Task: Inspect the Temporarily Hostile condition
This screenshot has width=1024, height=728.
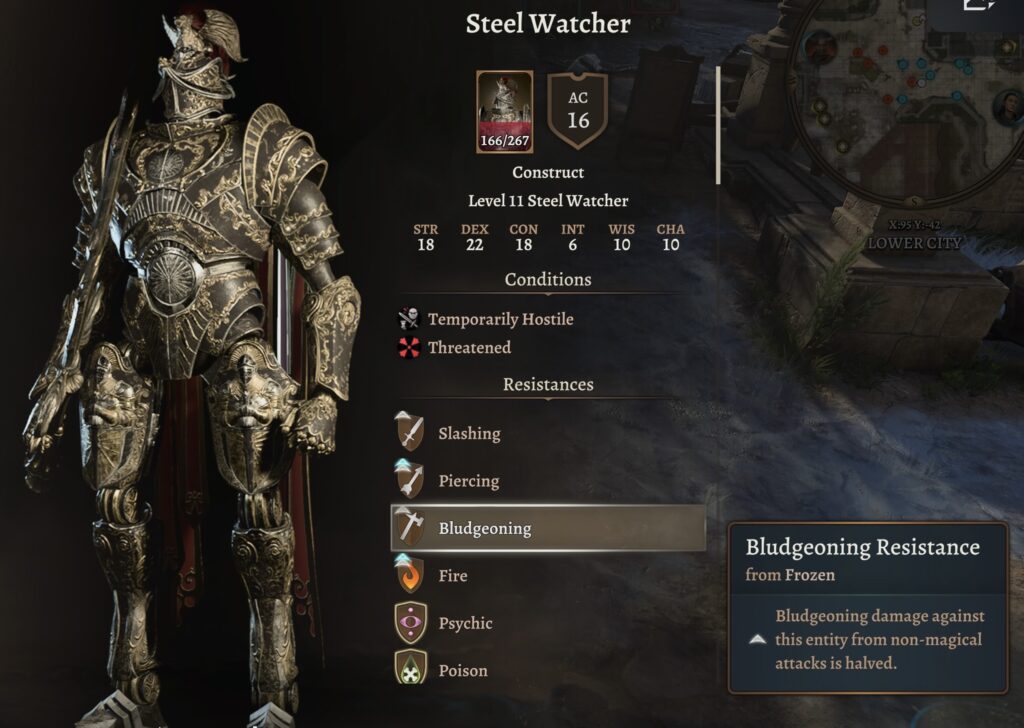Action: (500, 319)
